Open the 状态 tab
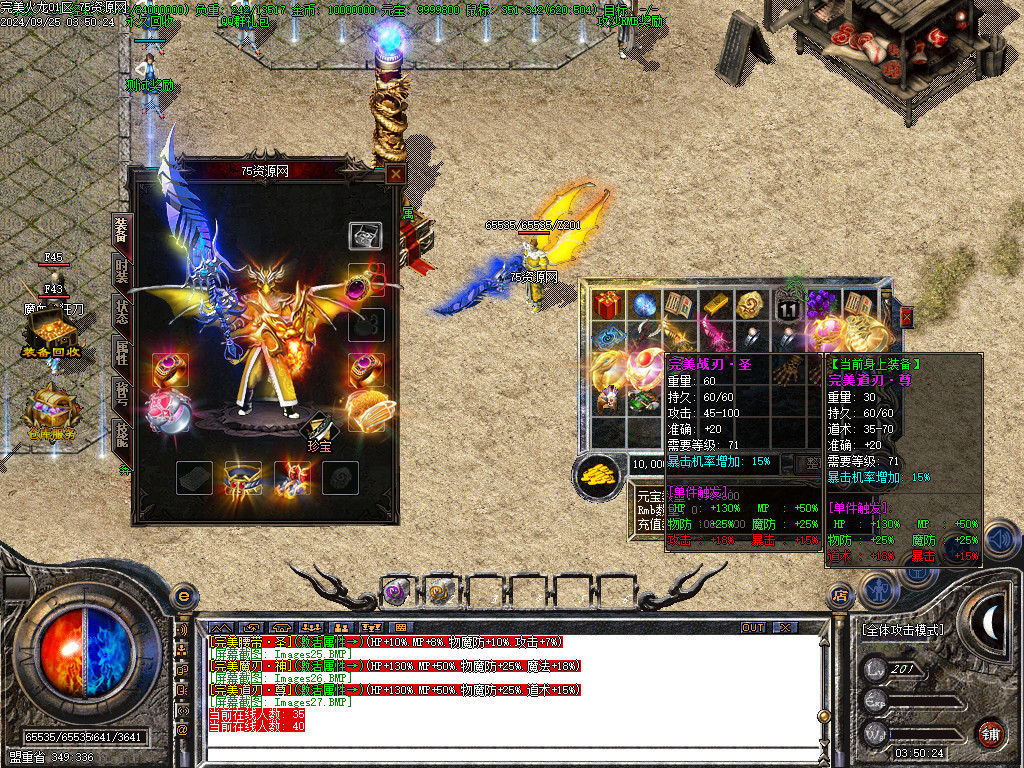The image size is (1024, 768). [120, 310]
